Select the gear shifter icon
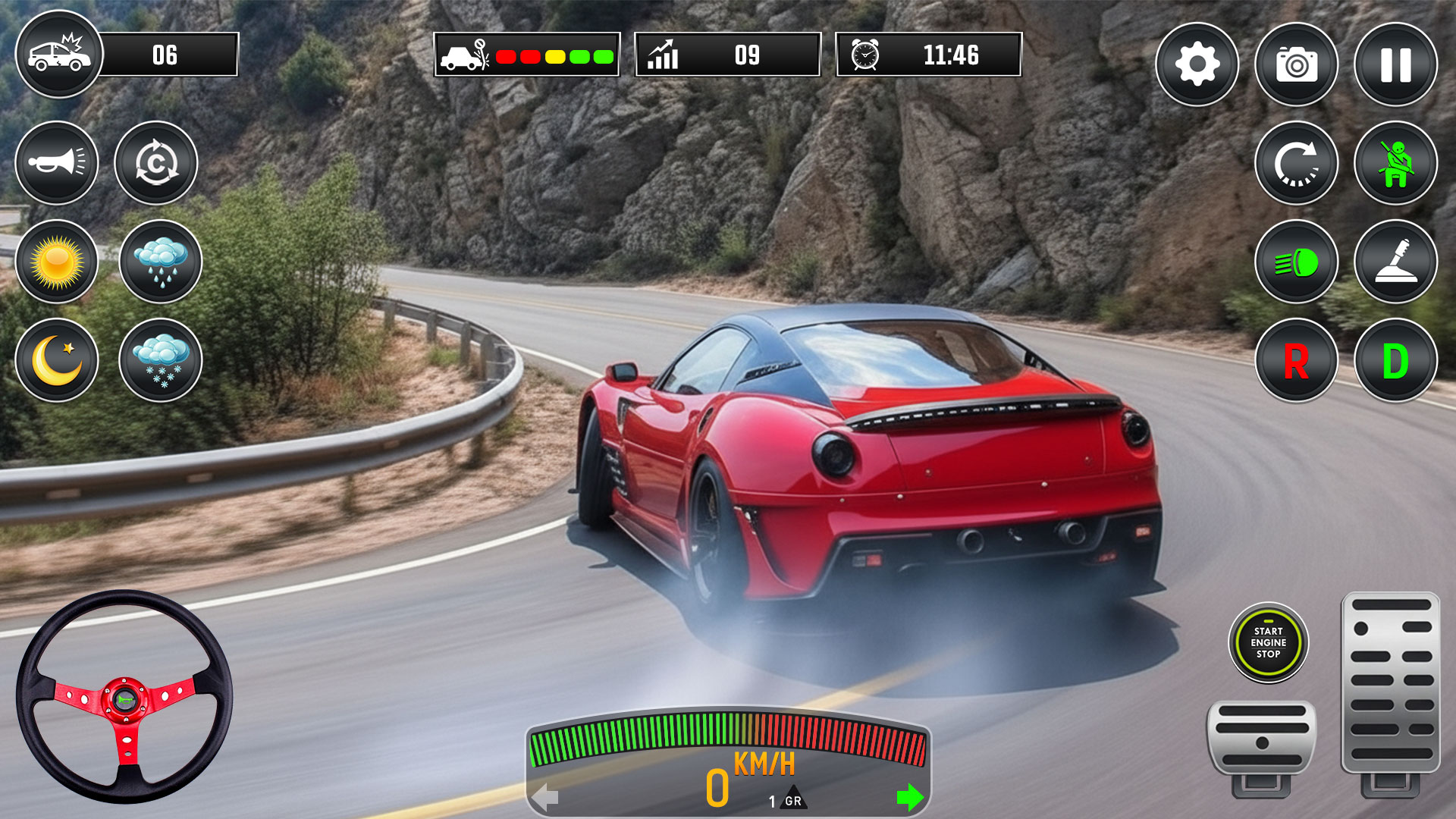Image resolution: width=1456 pixels, height=819 pixels. coord(1395,262)
